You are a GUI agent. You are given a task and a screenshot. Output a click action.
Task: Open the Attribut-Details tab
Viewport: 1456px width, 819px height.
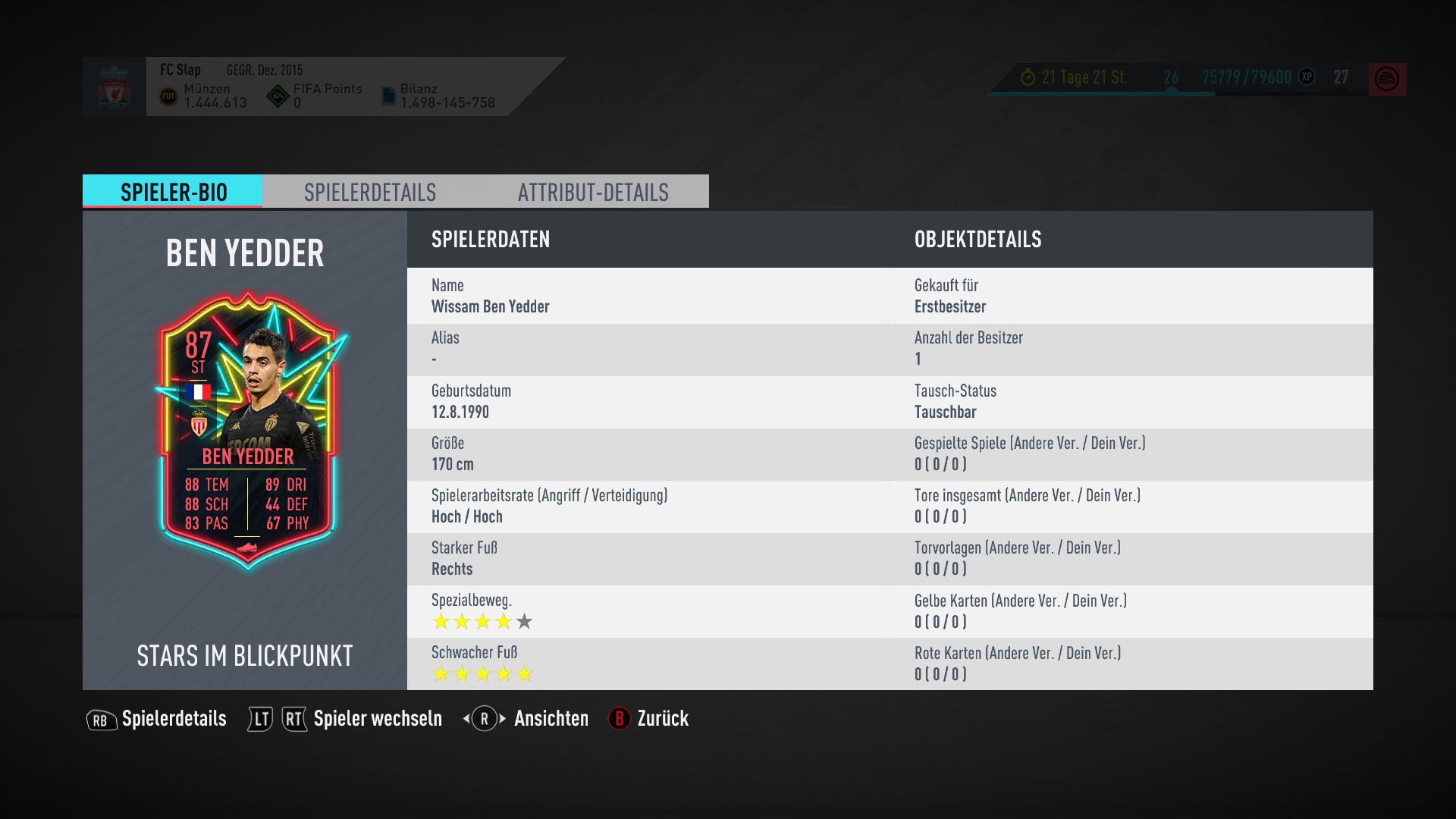point(593,192)
